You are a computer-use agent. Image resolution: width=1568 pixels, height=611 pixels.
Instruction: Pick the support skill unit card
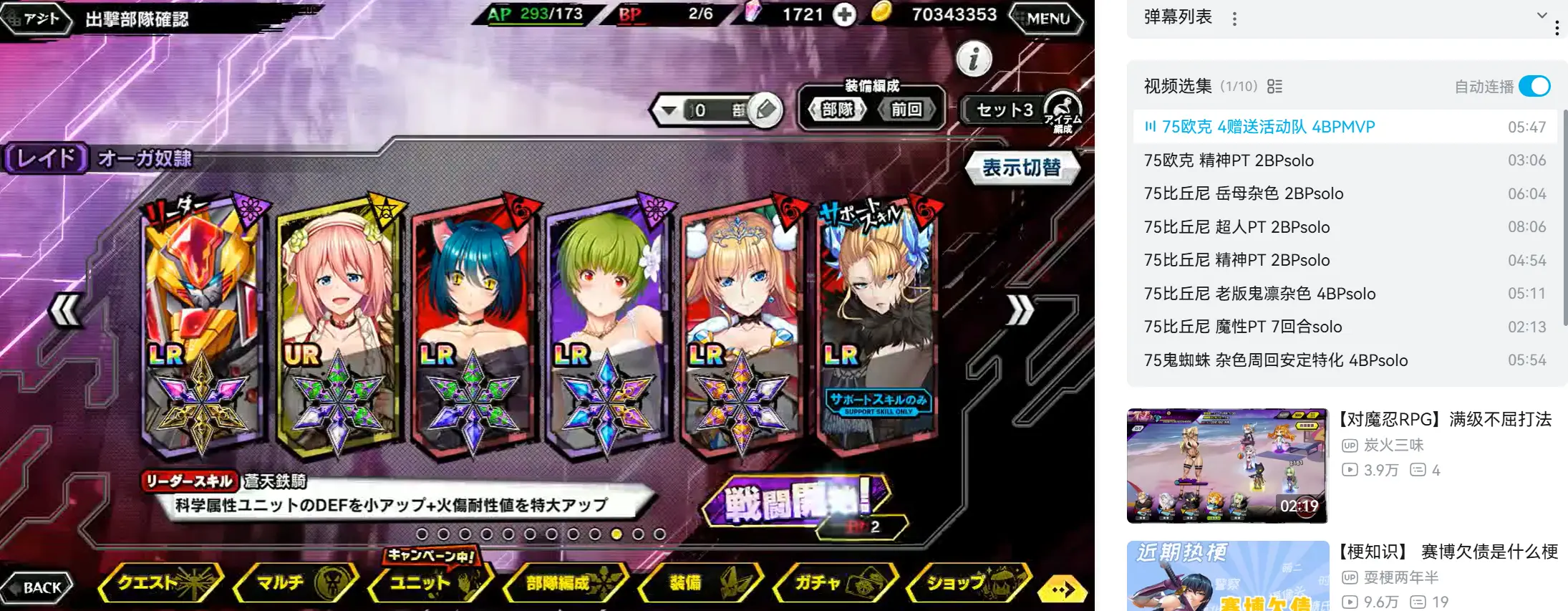tap(877, 322)
